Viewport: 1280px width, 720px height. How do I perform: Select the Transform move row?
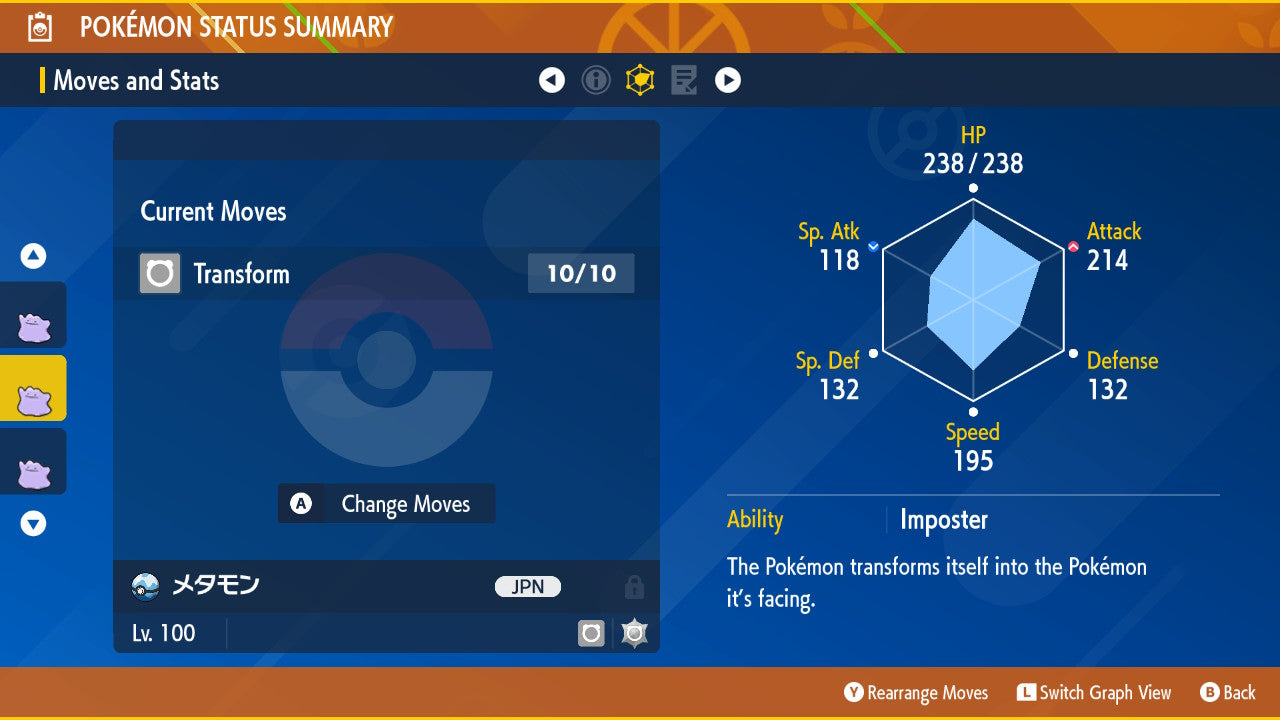(386, 274)
